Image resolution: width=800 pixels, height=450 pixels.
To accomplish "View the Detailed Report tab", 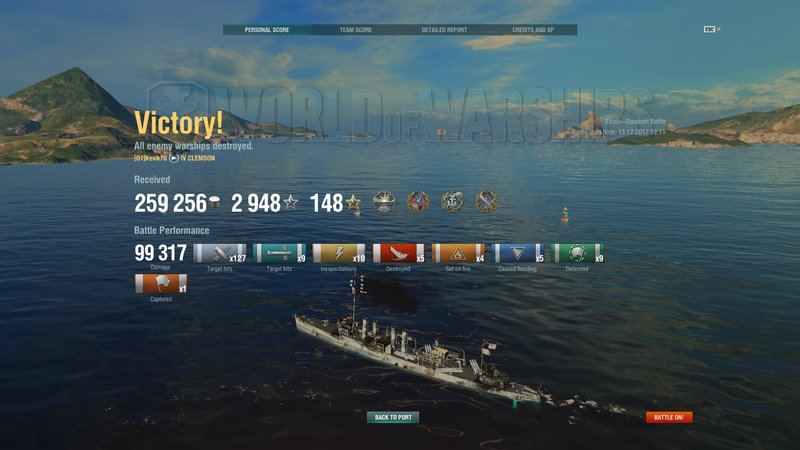I will (444, 30).
